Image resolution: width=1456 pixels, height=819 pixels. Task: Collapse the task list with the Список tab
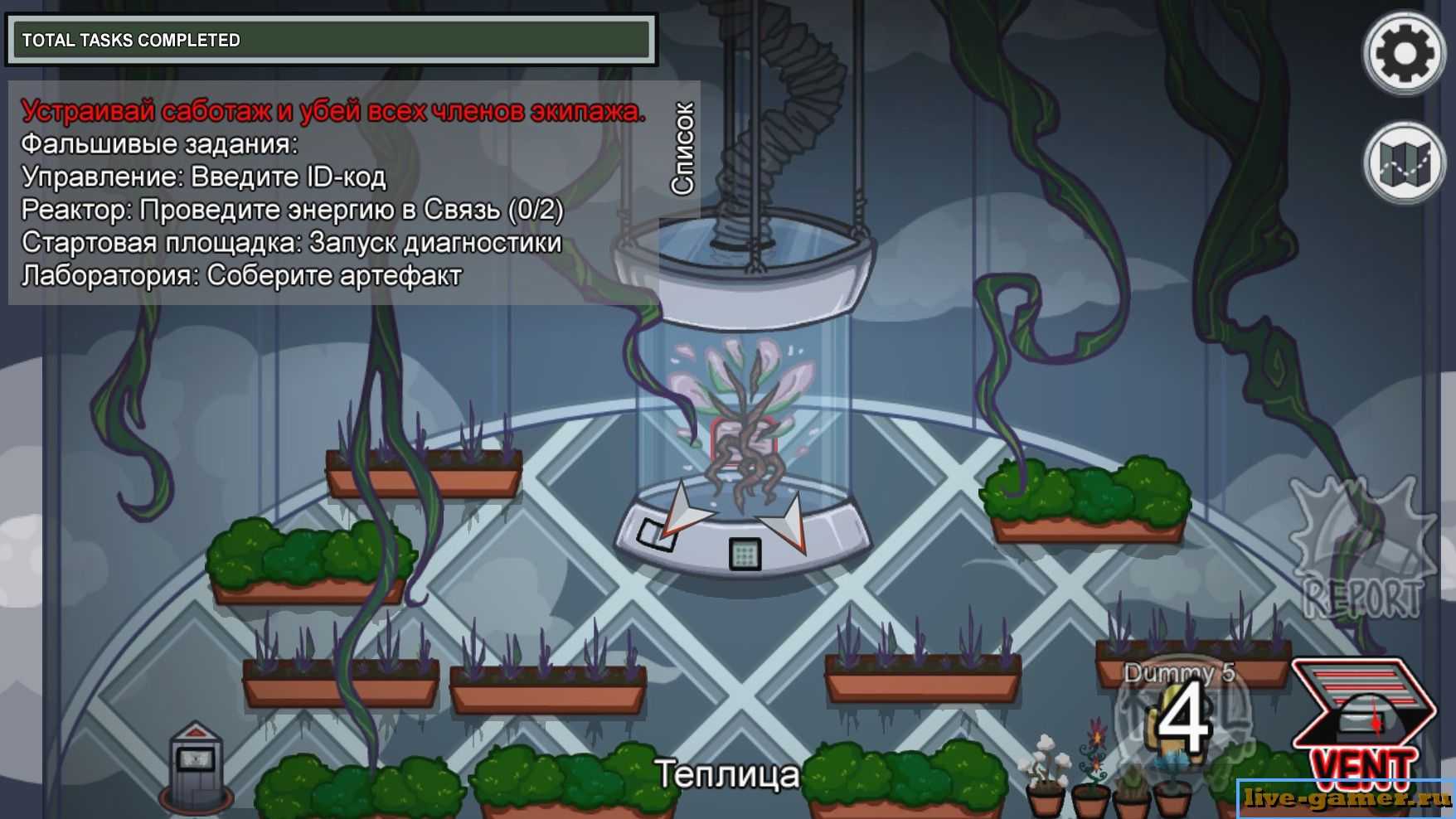(682, 149)
